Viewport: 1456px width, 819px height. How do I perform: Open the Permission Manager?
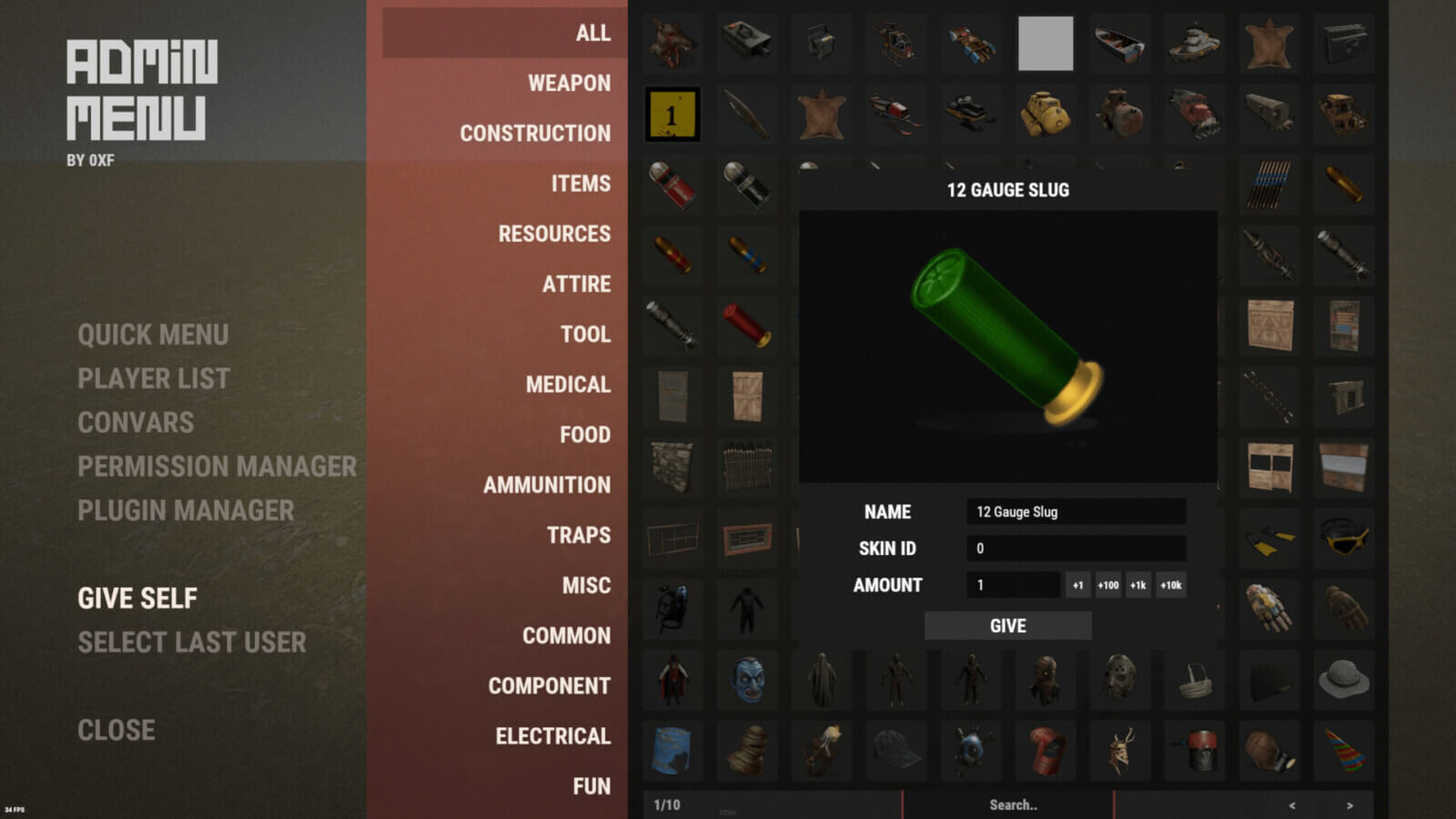pyautogui.click(x=218, y=466)
